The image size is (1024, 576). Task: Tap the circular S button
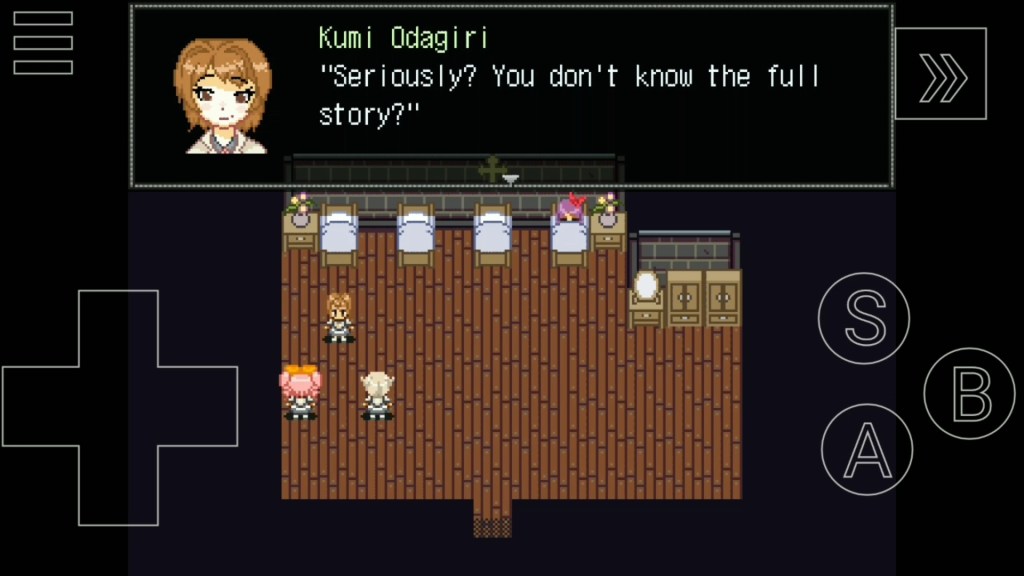(x=864, y=319)
